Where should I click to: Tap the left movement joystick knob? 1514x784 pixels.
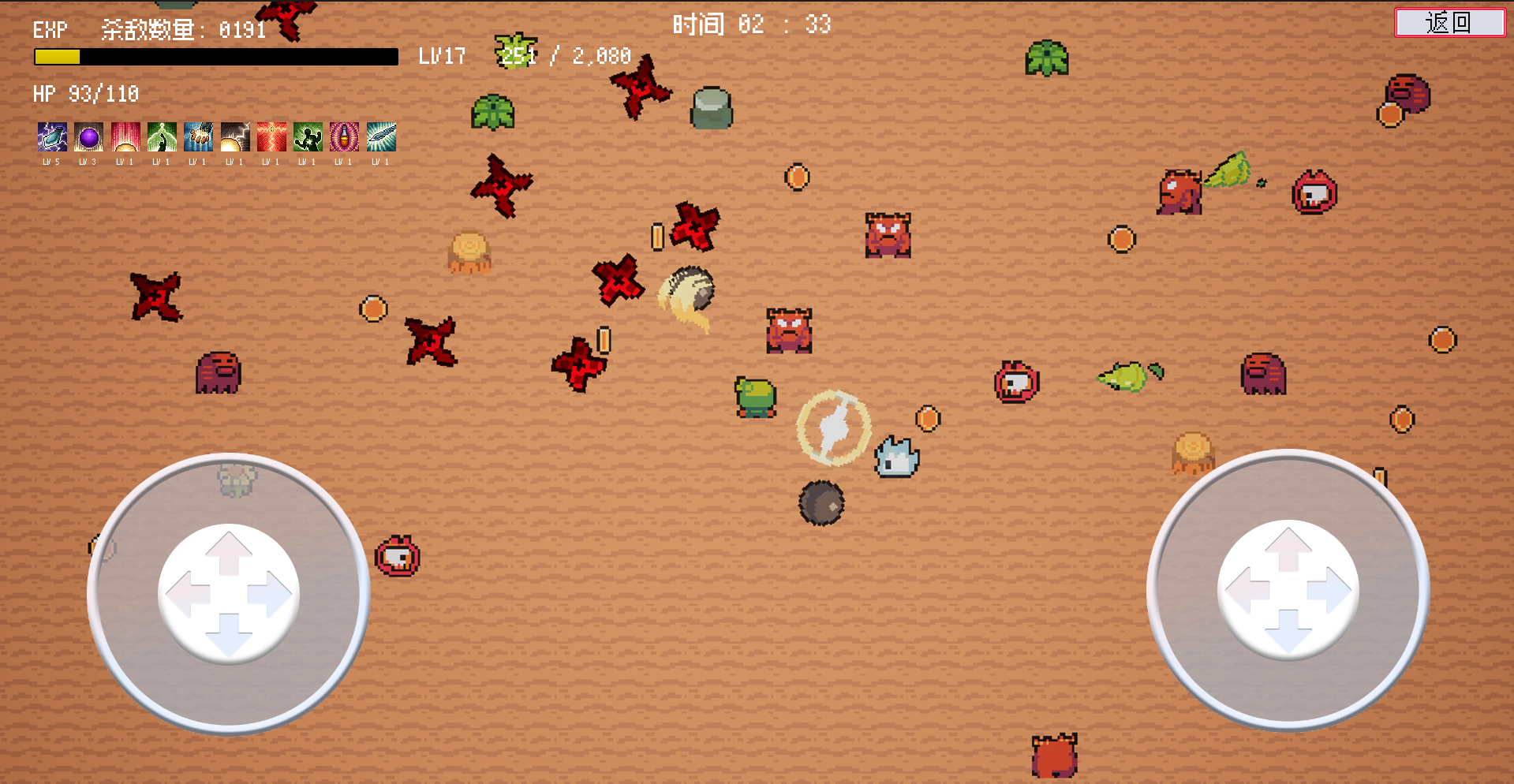point(229,593)
